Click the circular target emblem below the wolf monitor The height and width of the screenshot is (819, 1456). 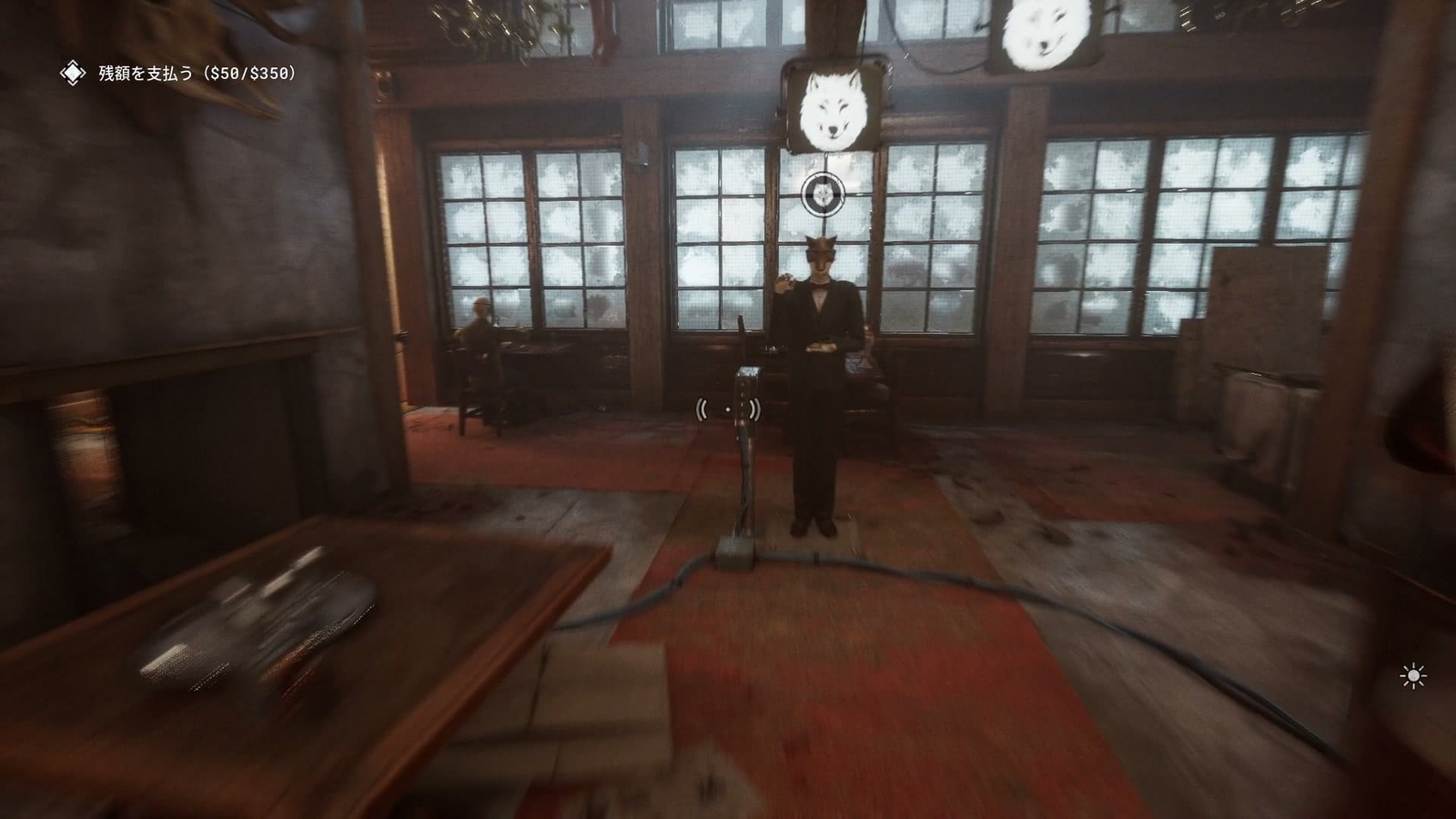[x=823, y=194]
